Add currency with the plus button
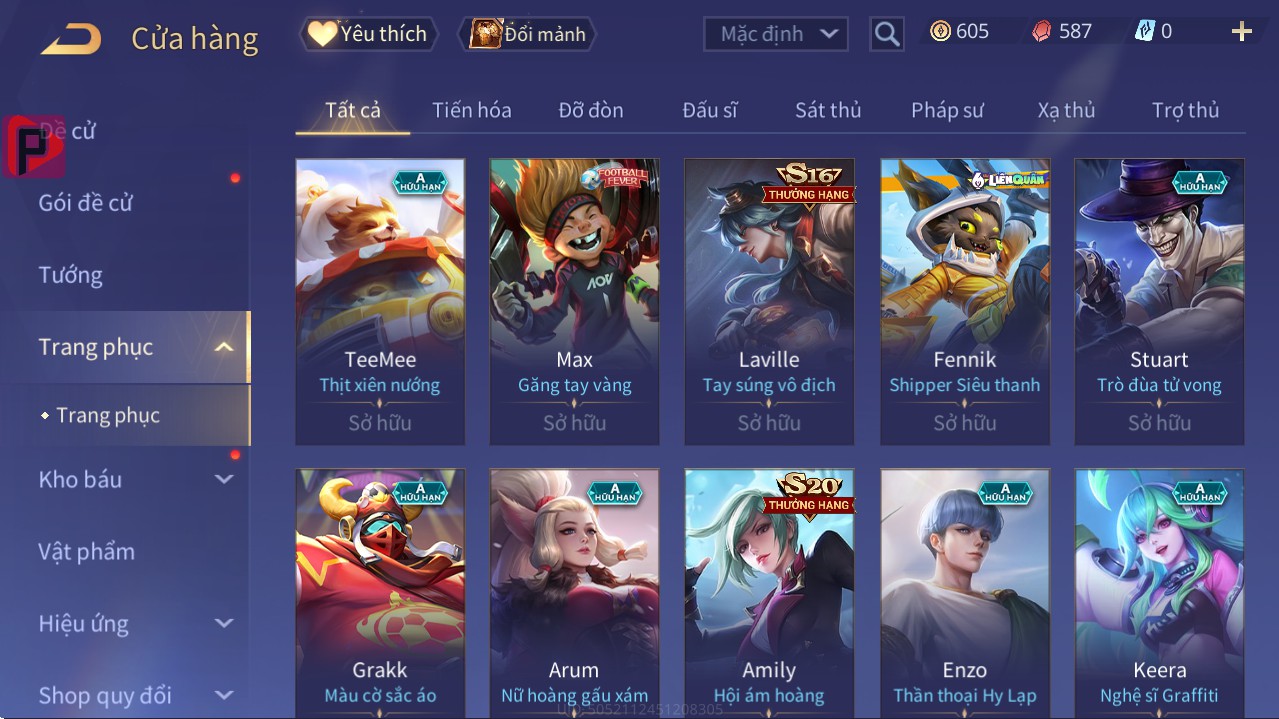1279x719 pixels. tap(1241, 32)
